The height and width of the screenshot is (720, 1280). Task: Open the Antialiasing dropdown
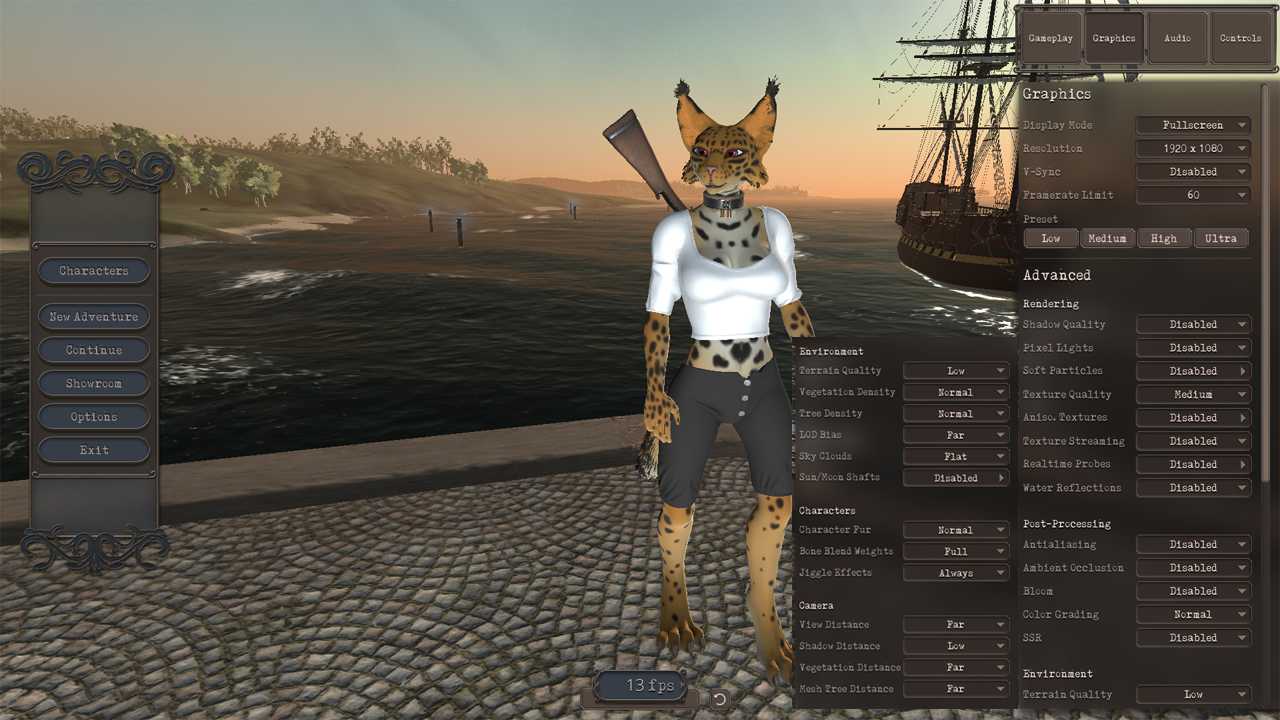coord(1193,545)
